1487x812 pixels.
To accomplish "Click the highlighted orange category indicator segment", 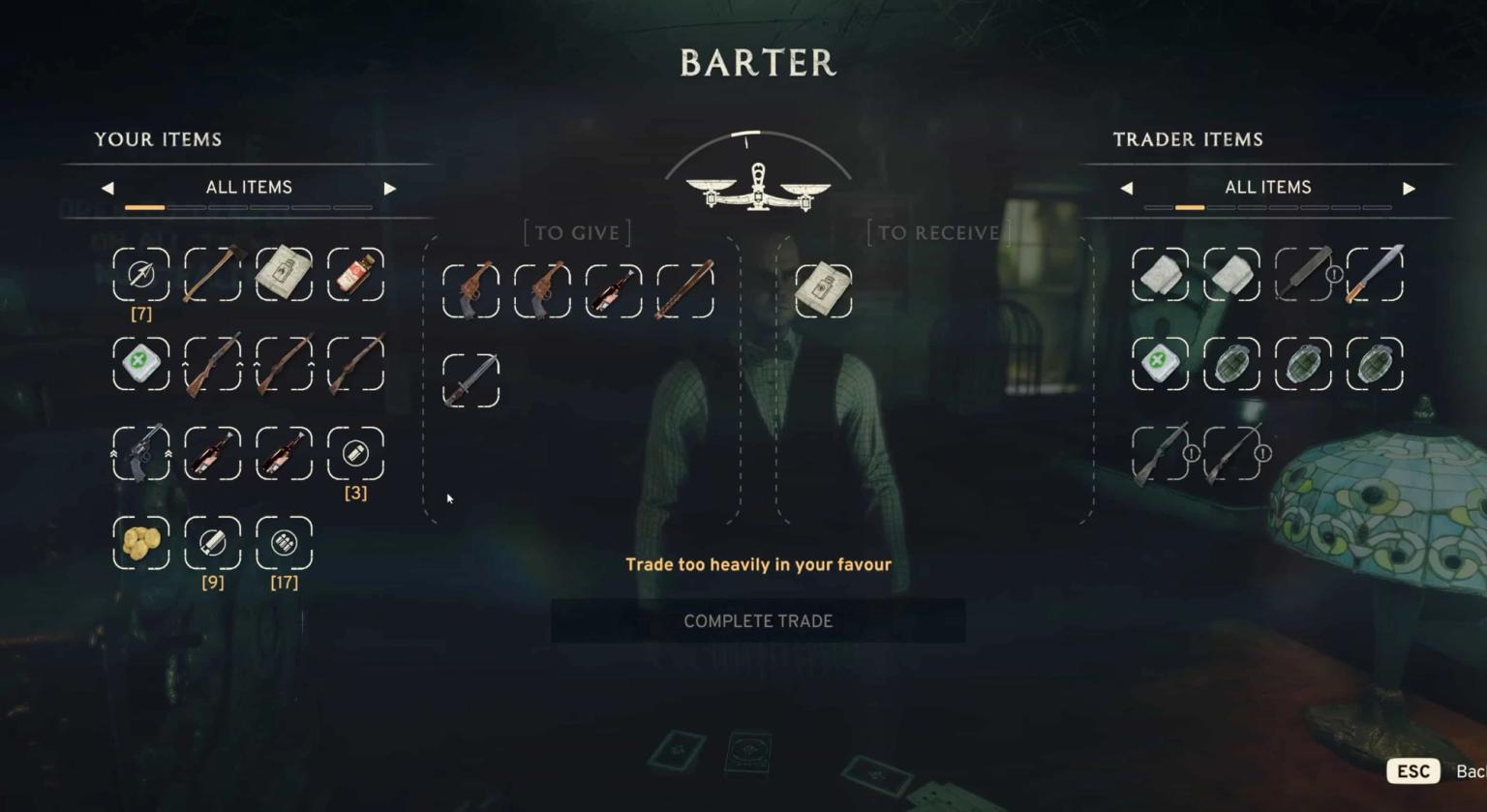I will click(x=145, y=206).
